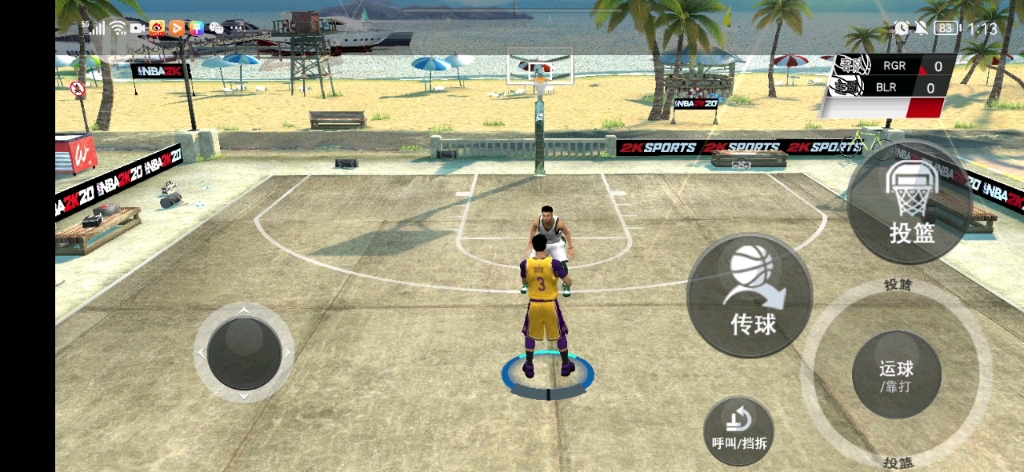The height and width of the screenshot is (472, 1024).
Task: Tap the 投篮 shoot button
Action: 908,205
